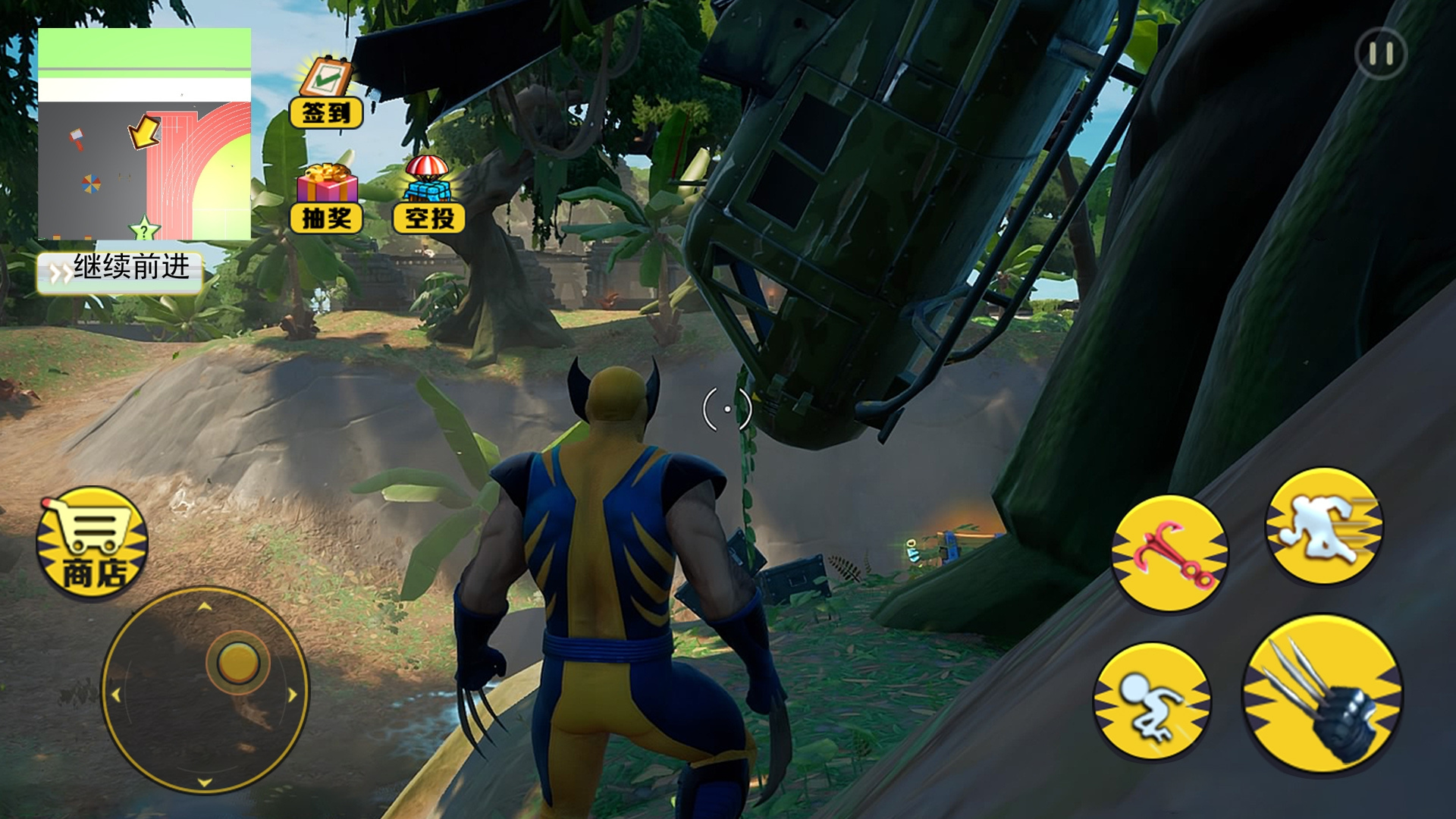This screenshot has width=1456, height=819.
Task: Activate the red grappling hook ability
Action: pos(1169,553)
